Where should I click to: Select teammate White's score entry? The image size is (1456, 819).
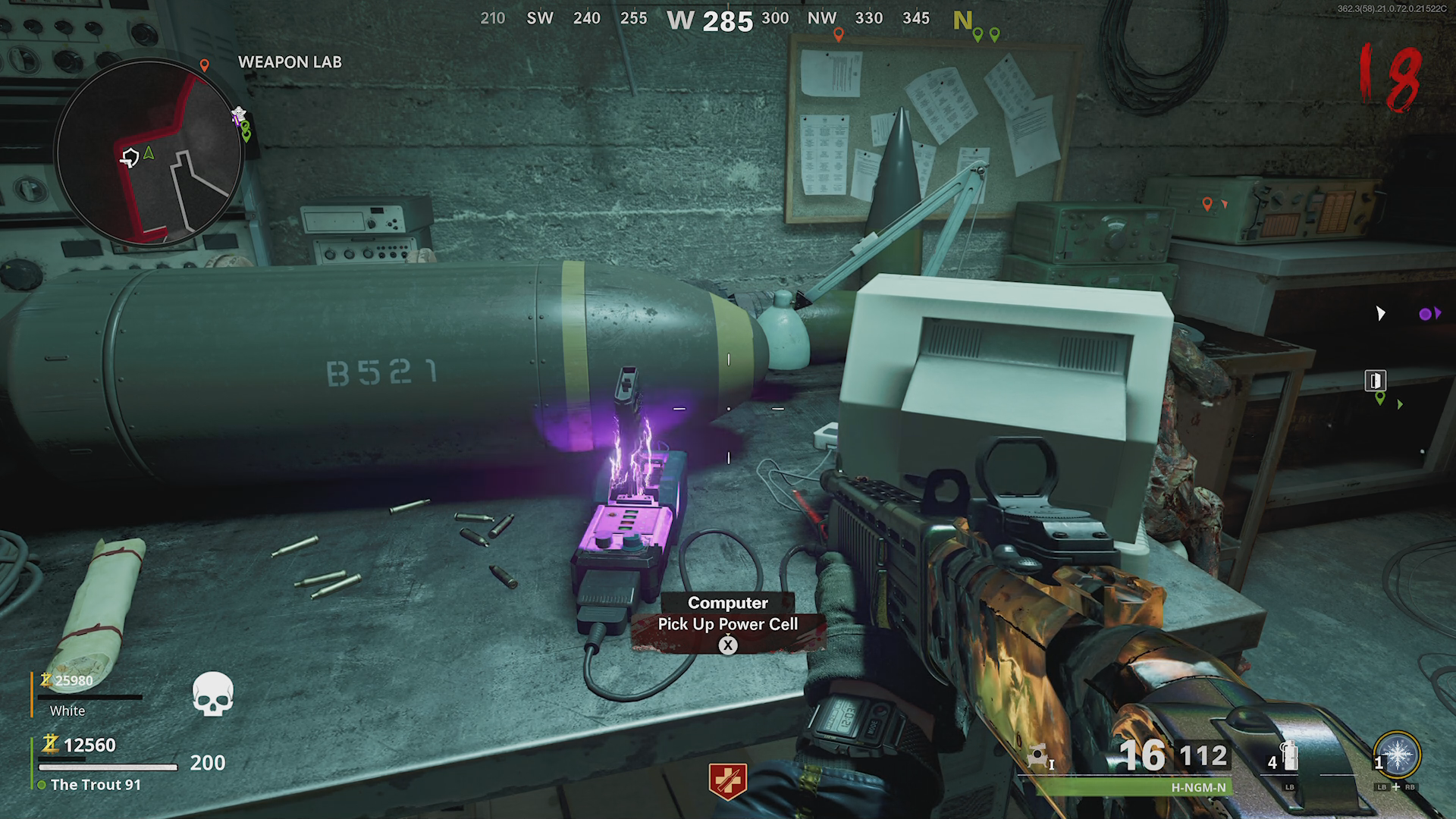click(x=74, y=681)
